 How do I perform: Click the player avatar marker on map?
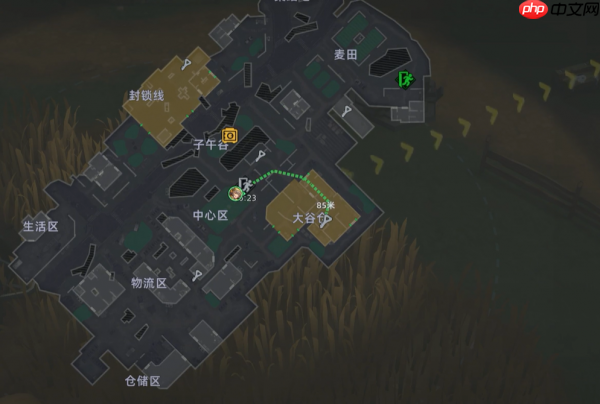[235, 193]
